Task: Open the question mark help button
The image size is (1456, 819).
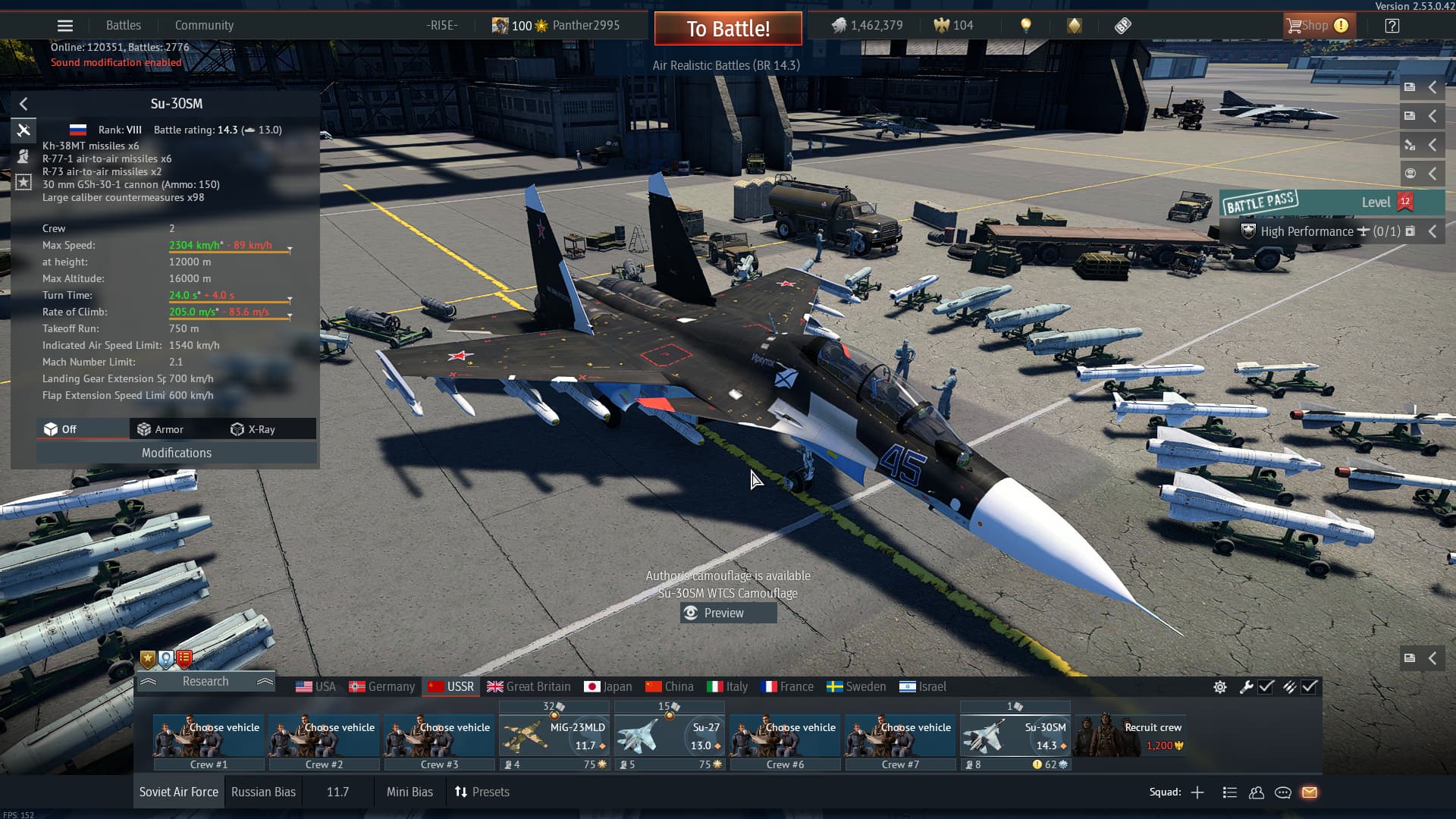Action: (1392, 26)
